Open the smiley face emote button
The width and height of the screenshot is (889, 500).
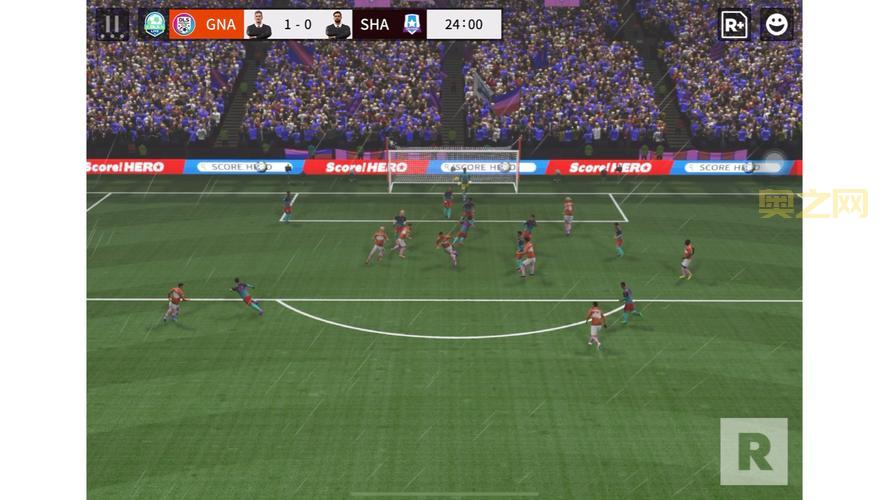click(x=776, y=25)
